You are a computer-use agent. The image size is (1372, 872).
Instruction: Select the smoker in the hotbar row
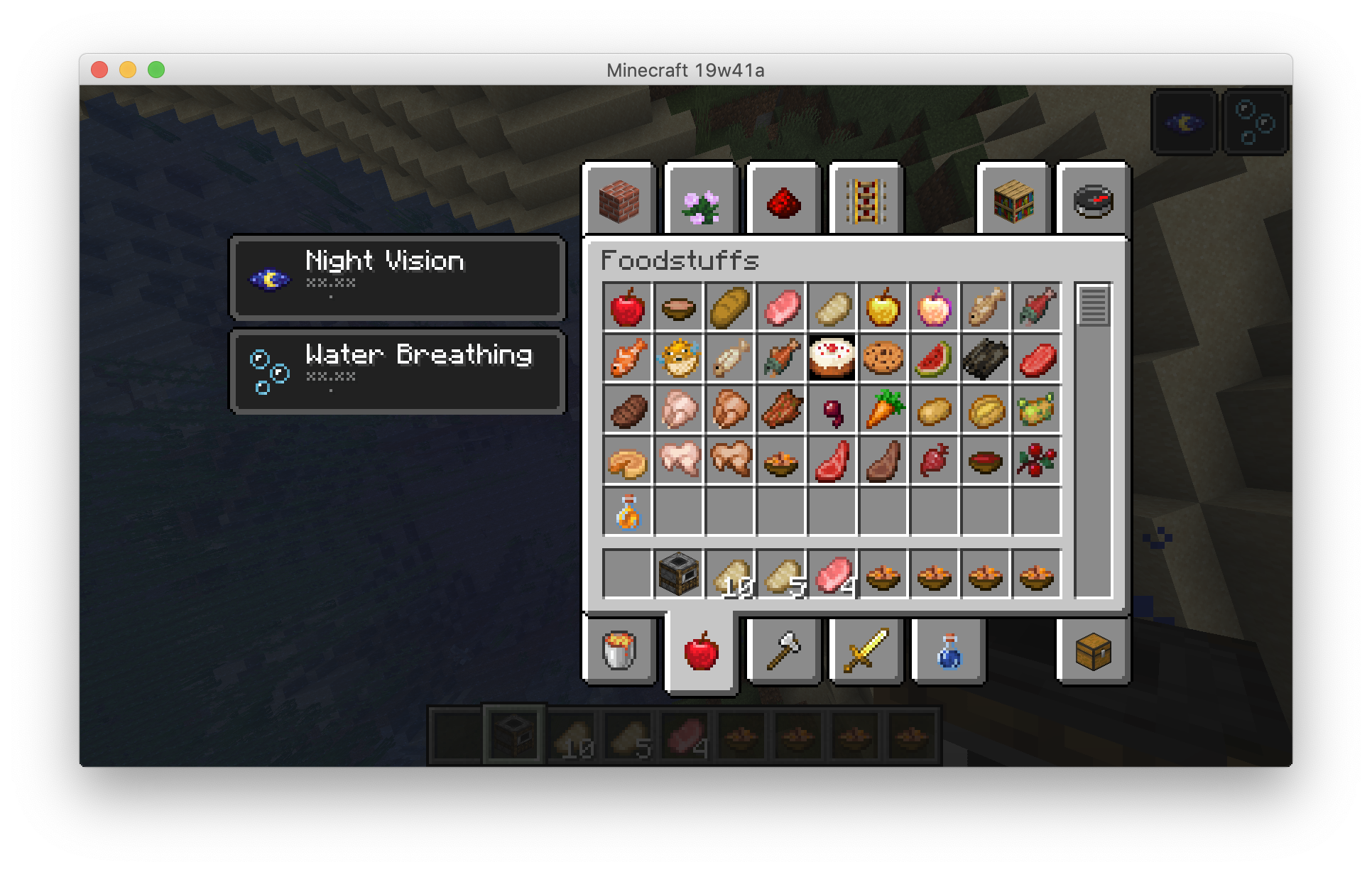point(678,574)
